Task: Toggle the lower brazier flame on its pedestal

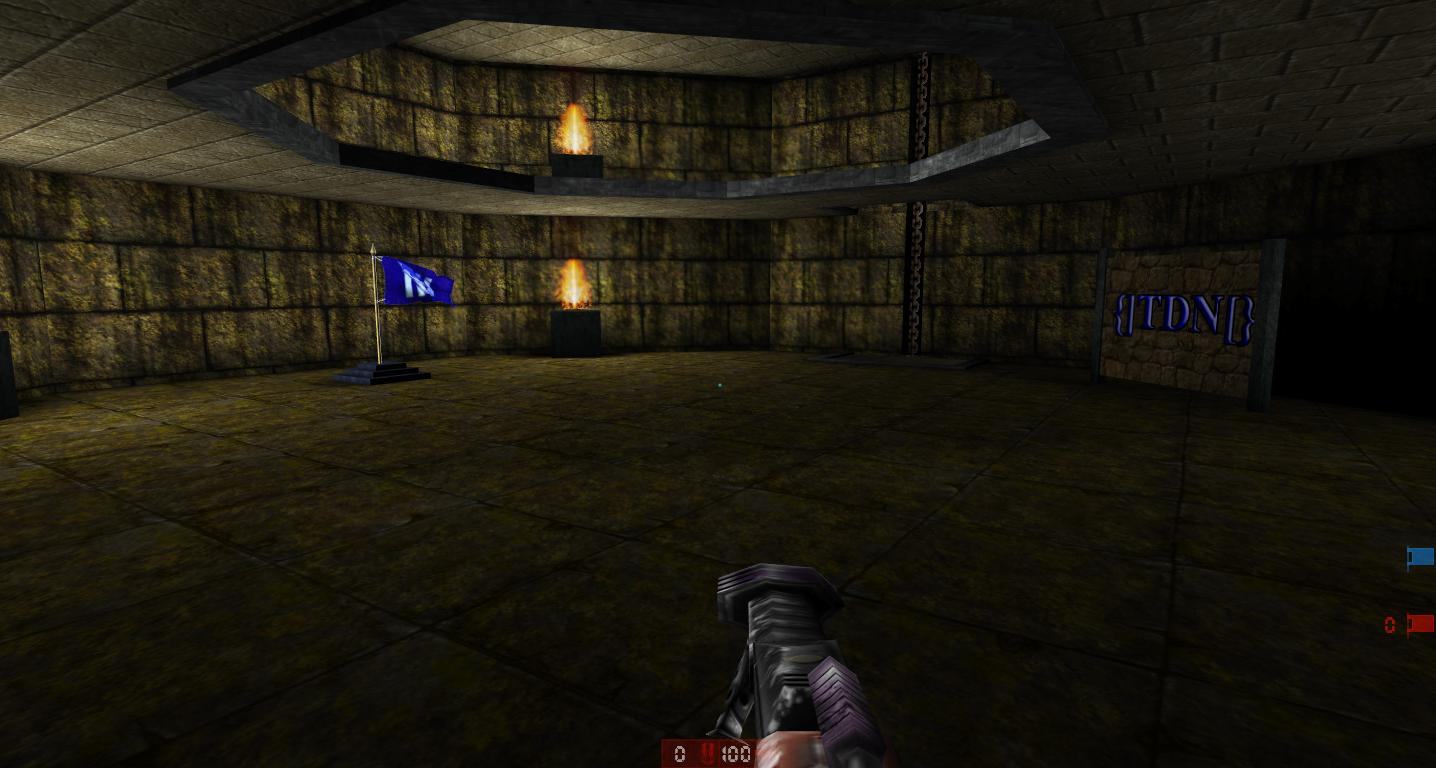Action: [573, 285]
